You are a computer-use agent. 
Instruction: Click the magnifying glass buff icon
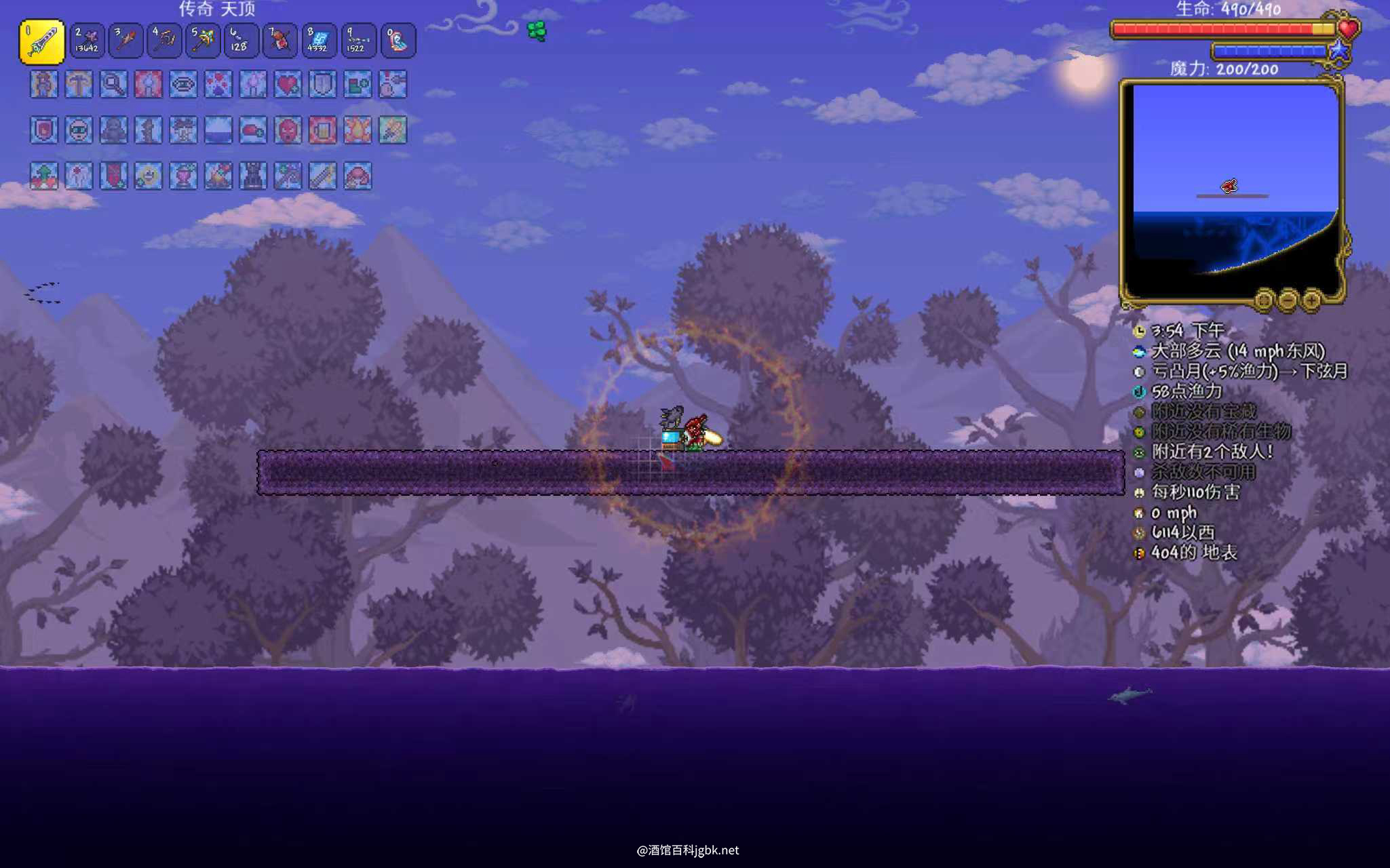tap(113, 85)
